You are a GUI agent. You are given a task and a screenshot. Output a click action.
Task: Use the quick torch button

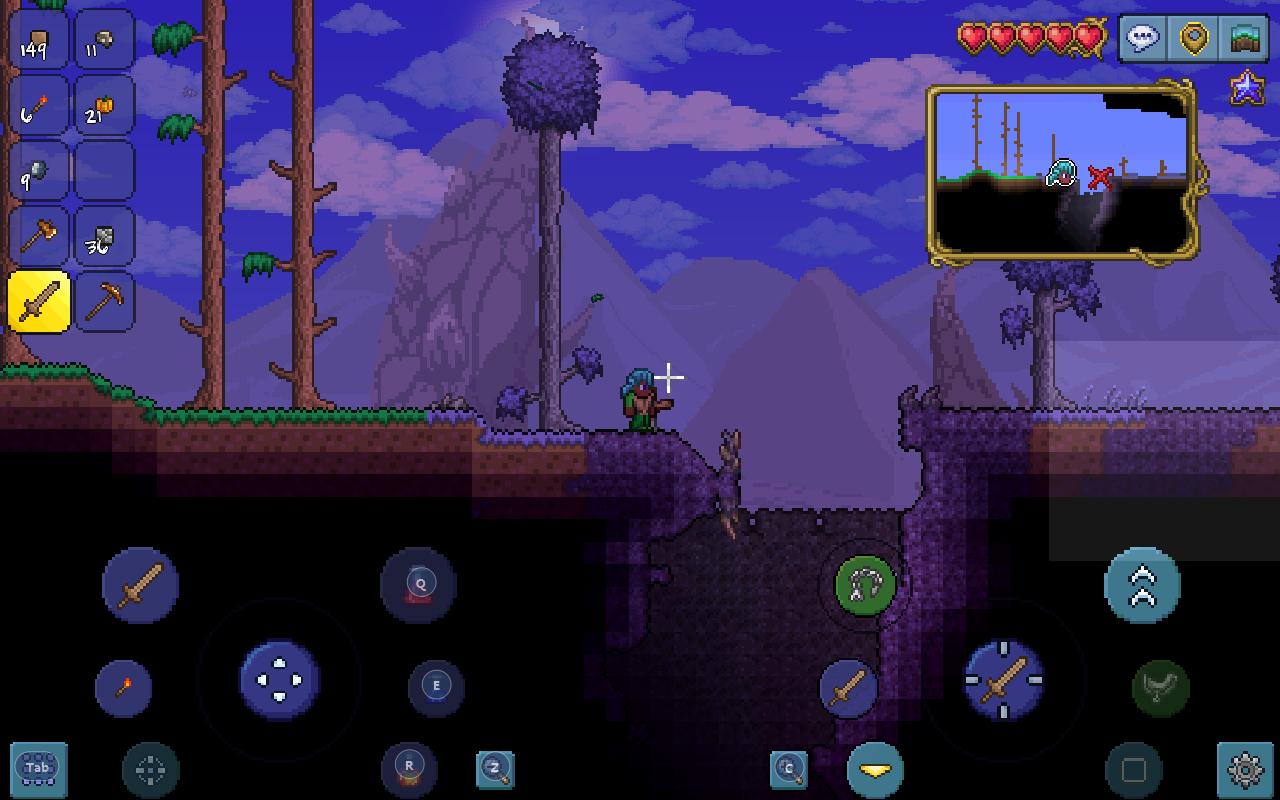(124, 687)
